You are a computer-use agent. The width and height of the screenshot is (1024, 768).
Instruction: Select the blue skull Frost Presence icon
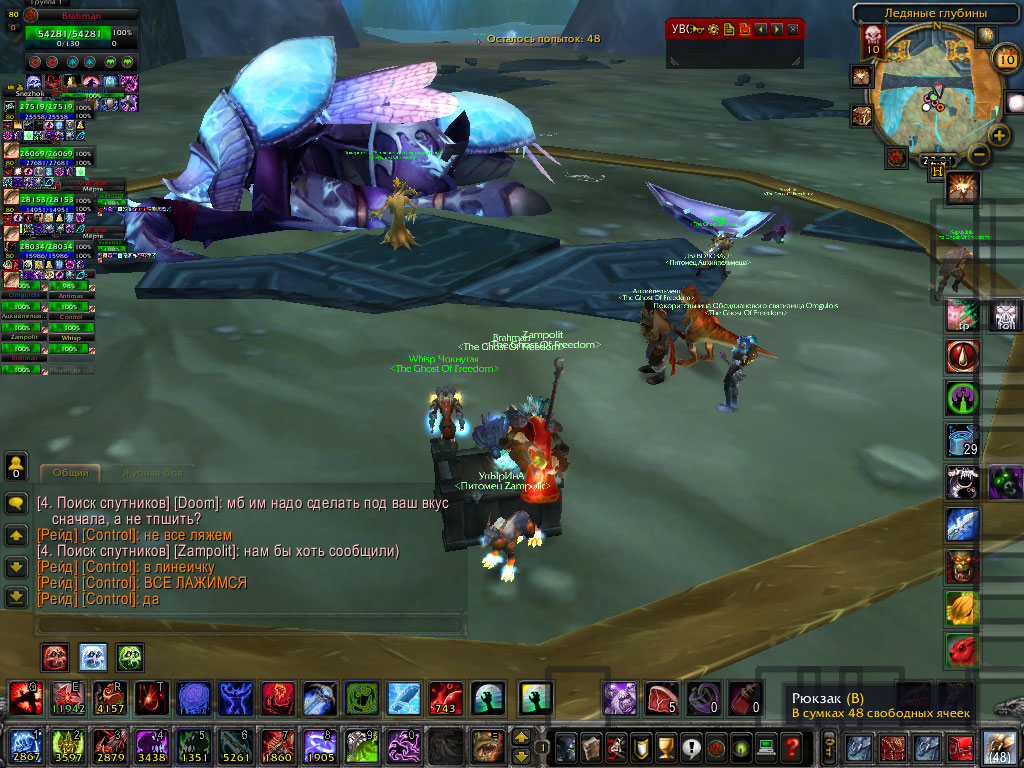click(x=93, y=657)
